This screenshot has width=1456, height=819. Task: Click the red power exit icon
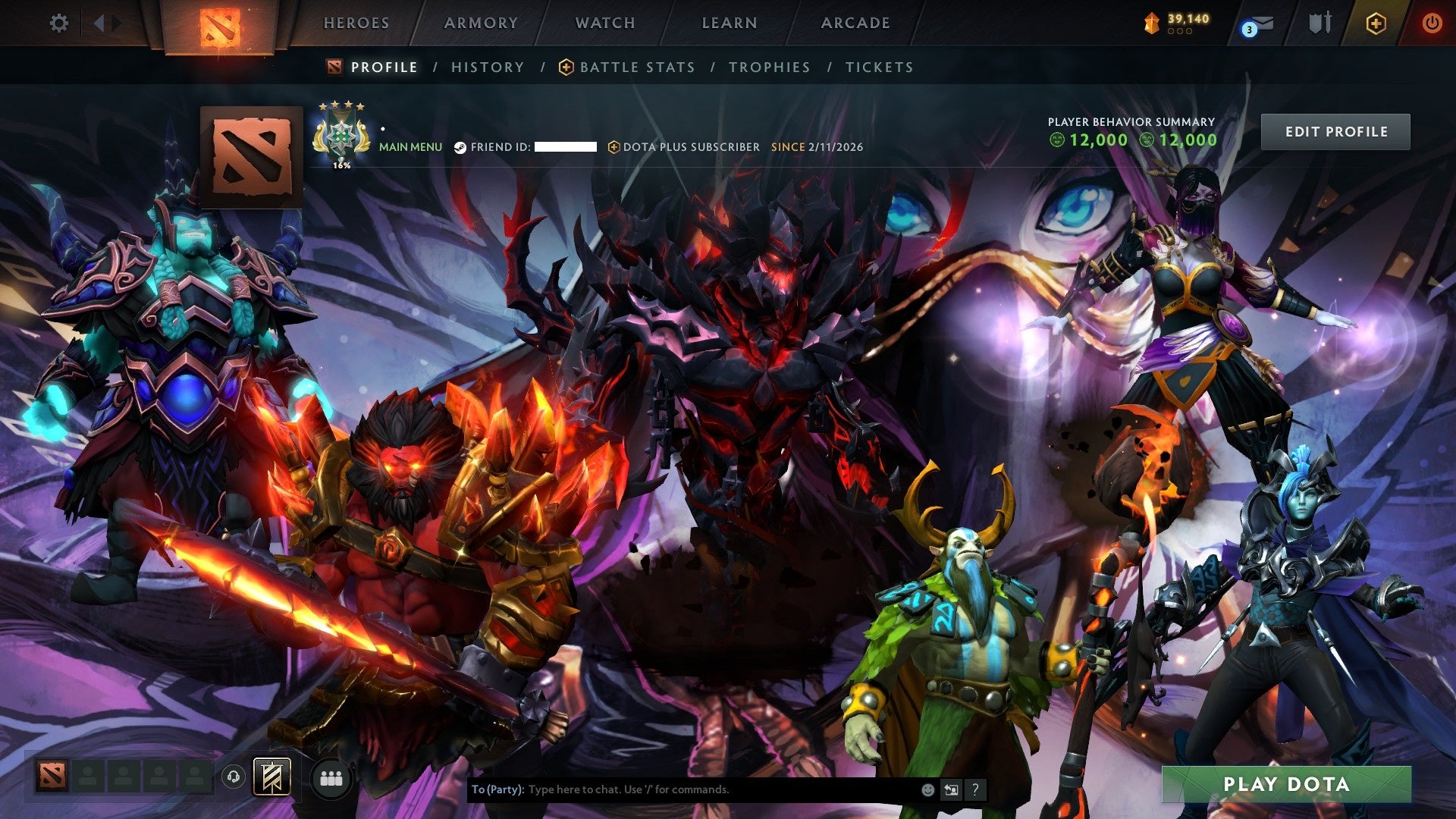1432,23
